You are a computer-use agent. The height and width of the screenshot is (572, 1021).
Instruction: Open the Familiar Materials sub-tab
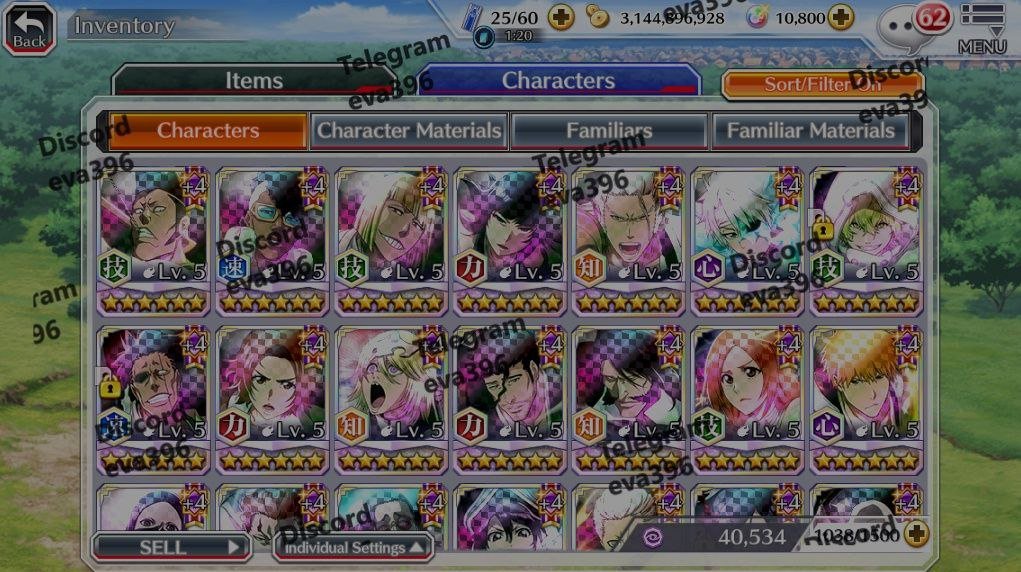(x=810, y=130)
